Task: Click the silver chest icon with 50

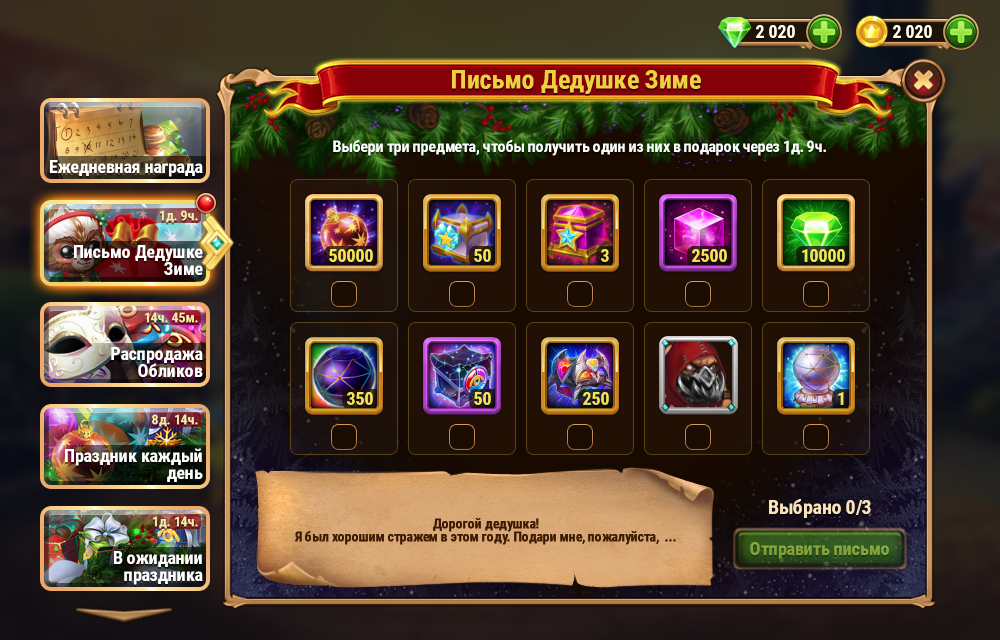Action: click(462, 232)
